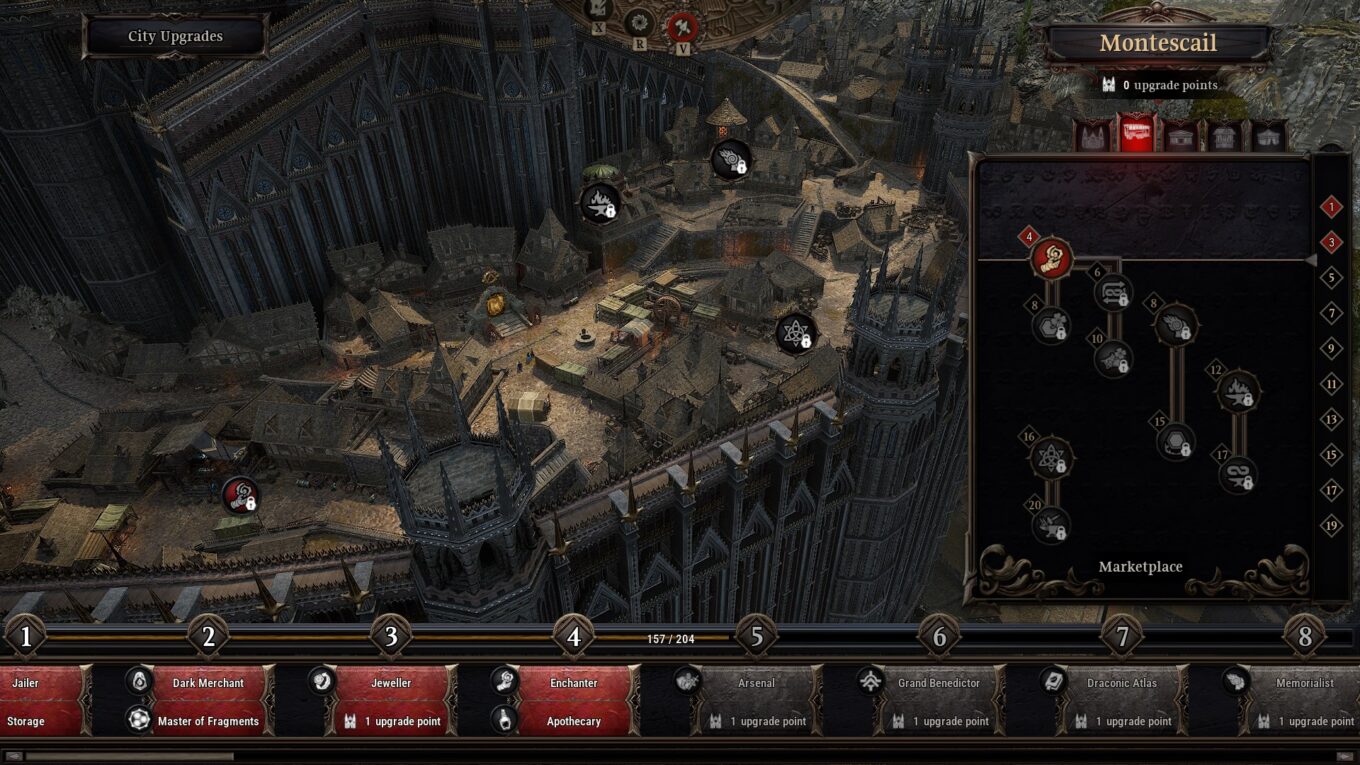This screenshot has width=1360, height=765.
Task: Switch to the cathedral building tab
Action: (x=1091, y=135)
